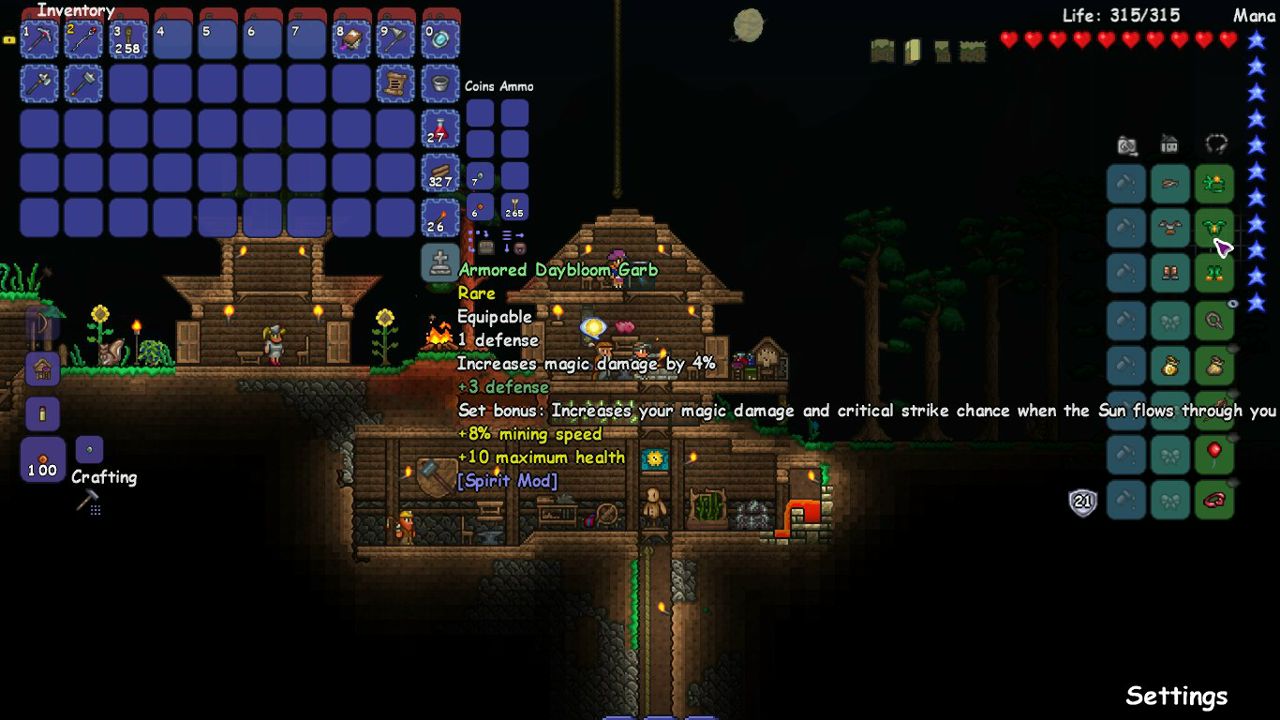Click the housing query house icon on the left
The height and width of the screenshot is (720, 1280).
[x=42, y=369]
